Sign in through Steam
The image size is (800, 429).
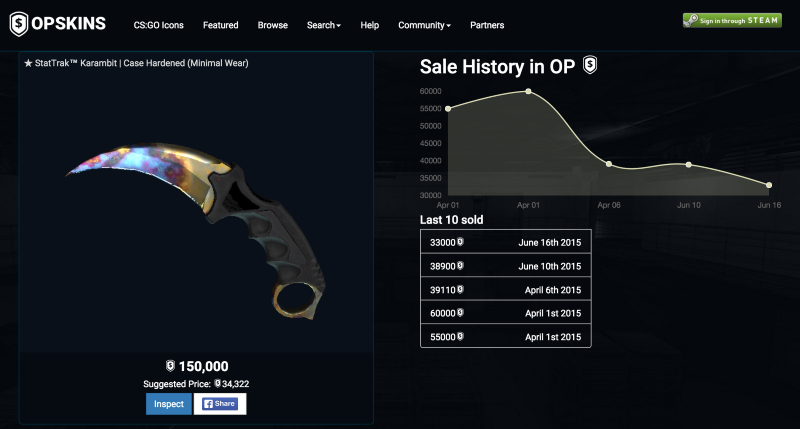732,20
